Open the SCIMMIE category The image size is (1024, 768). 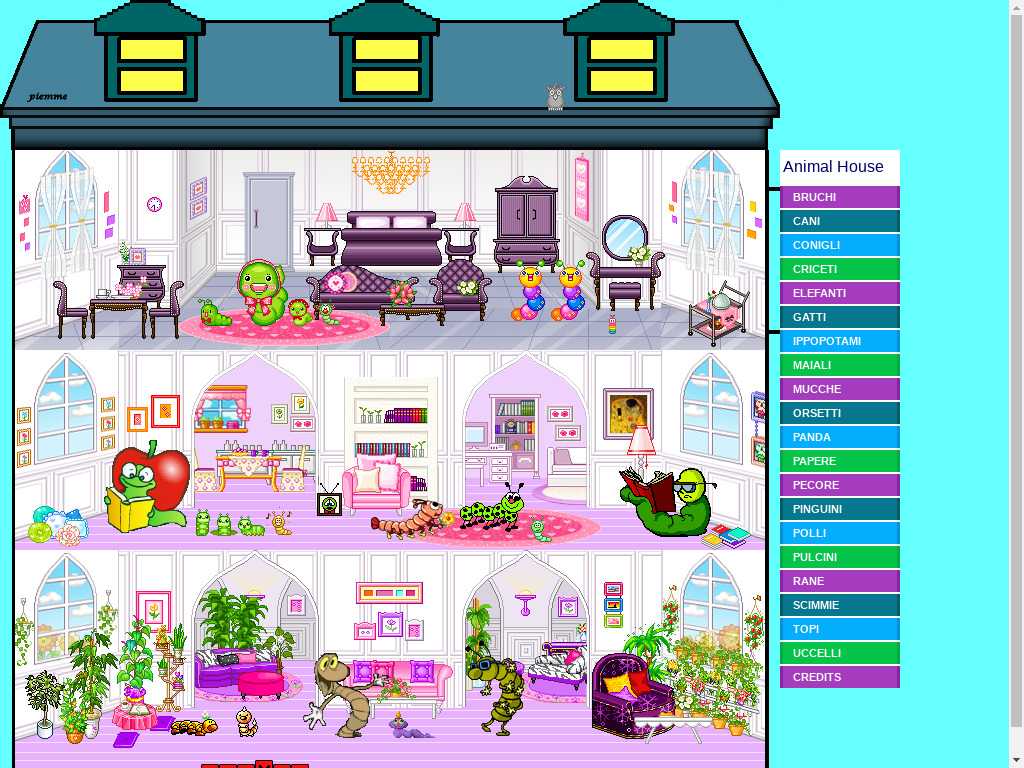click(839, 605)
